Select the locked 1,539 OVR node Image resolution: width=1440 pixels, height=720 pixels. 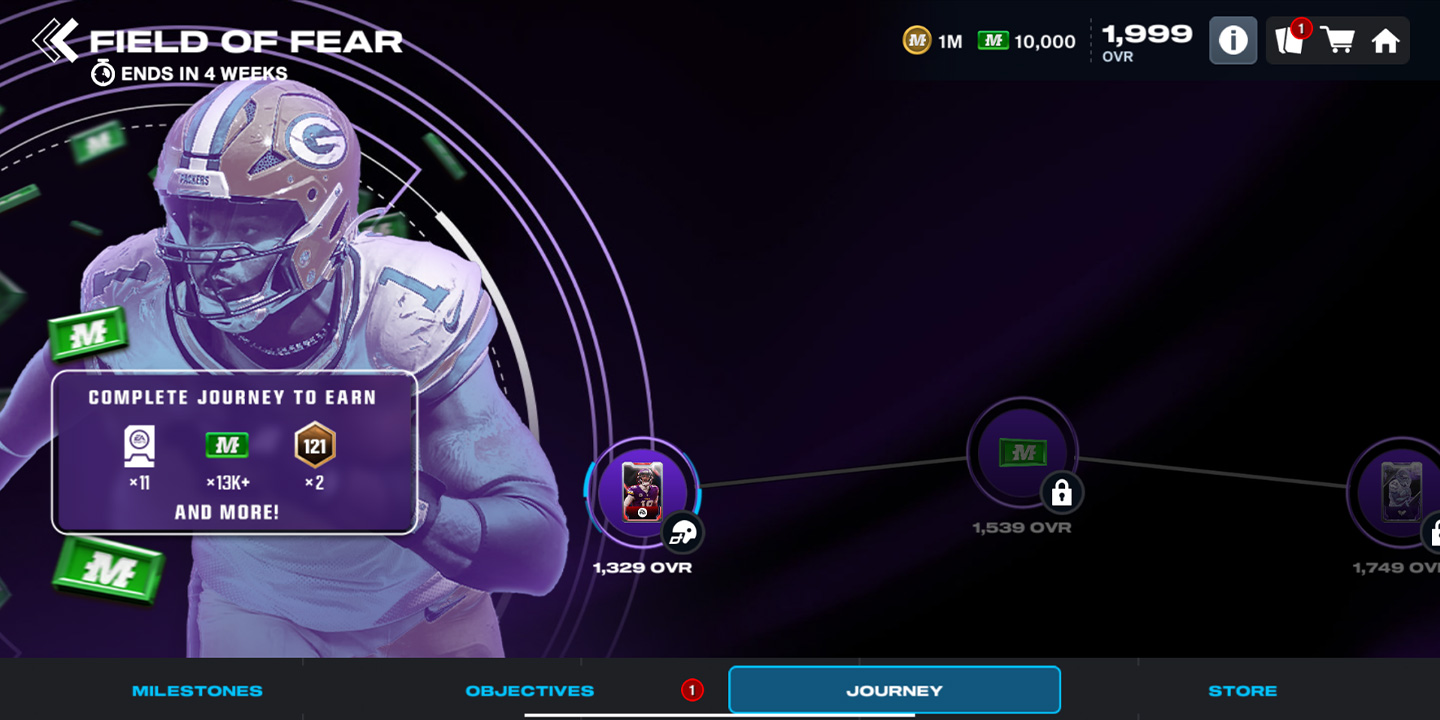[1022, 454]
